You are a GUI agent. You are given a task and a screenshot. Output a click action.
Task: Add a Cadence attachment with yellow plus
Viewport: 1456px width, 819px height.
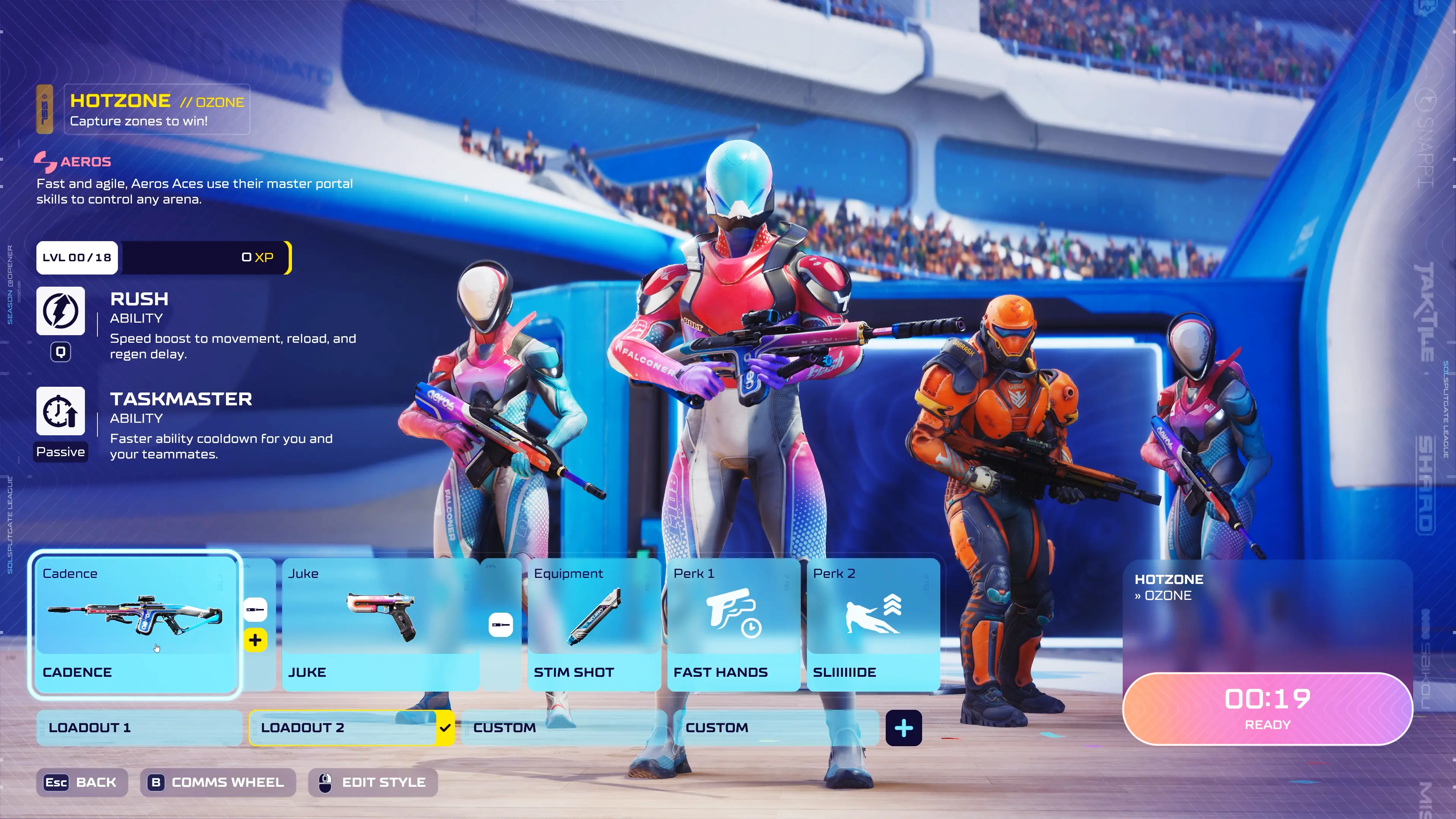pos(255,640)
